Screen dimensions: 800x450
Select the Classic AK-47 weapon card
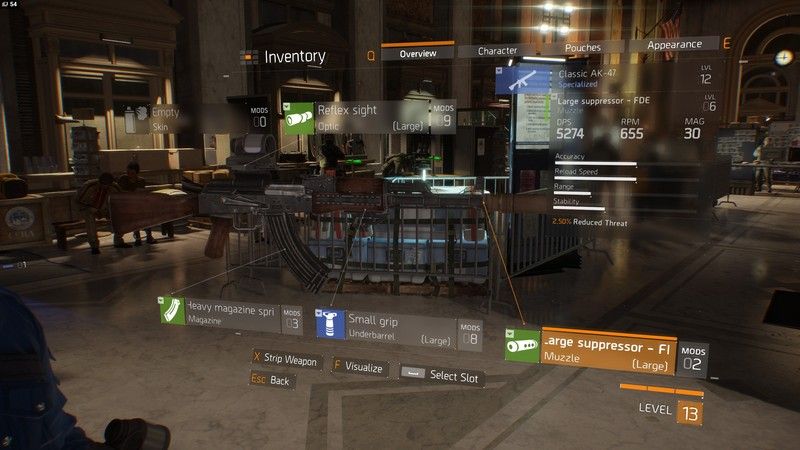pyautogui.click(x=600, y=78)
